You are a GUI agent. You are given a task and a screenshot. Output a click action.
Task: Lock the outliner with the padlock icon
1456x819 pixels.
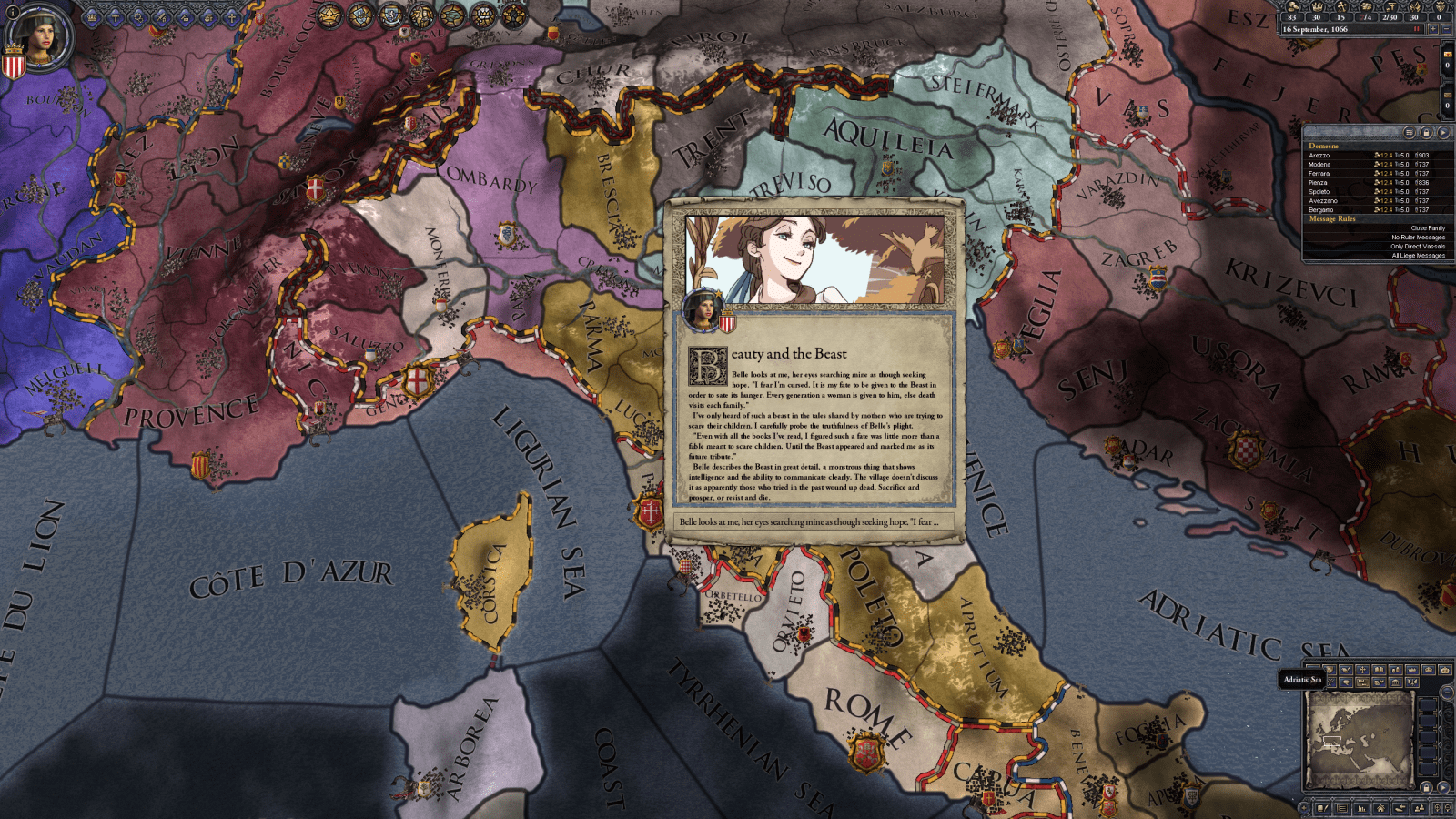1427,132
